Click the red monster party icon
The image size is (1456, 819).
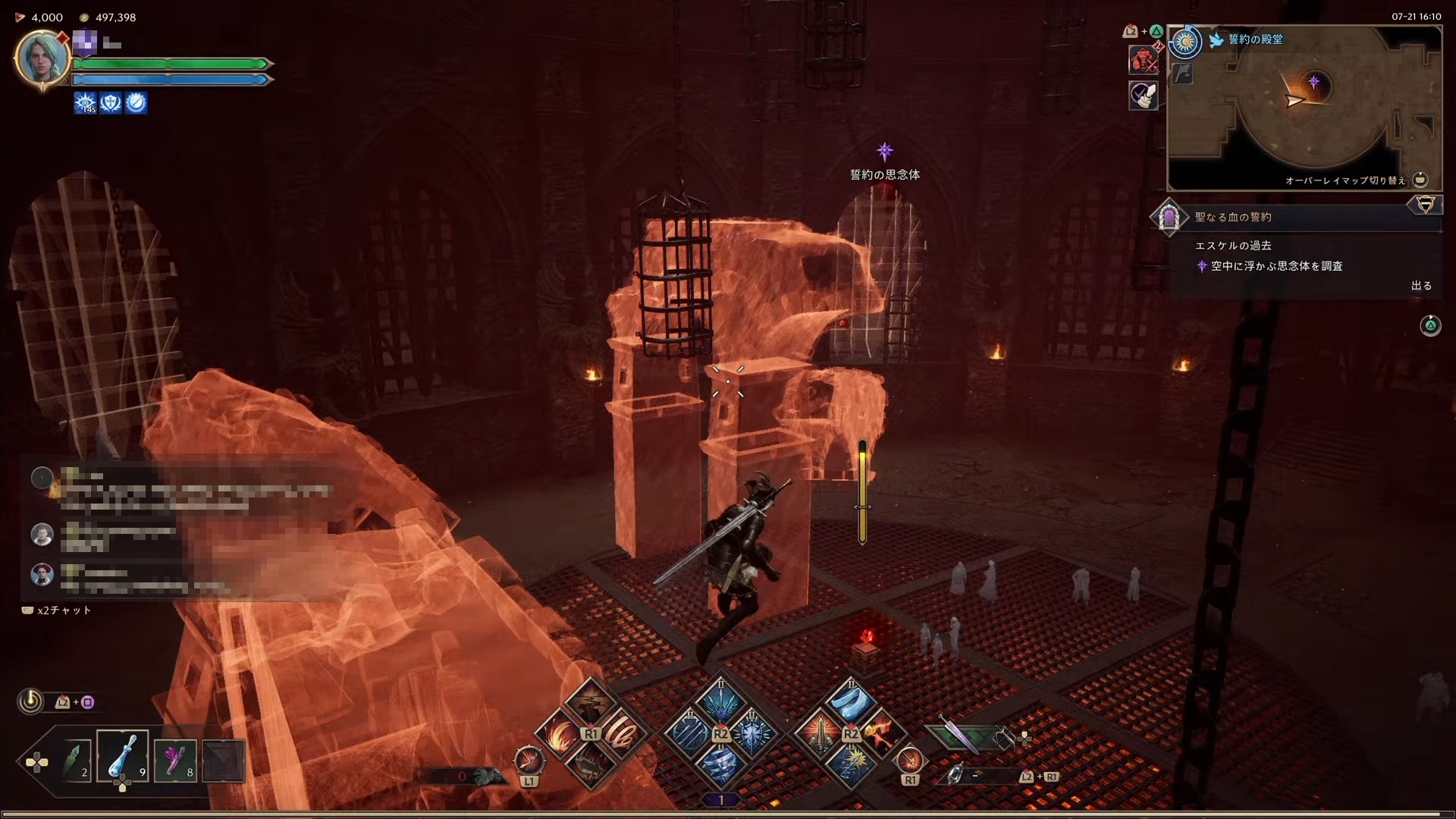pyautogui.click(x=1142, y=60)
